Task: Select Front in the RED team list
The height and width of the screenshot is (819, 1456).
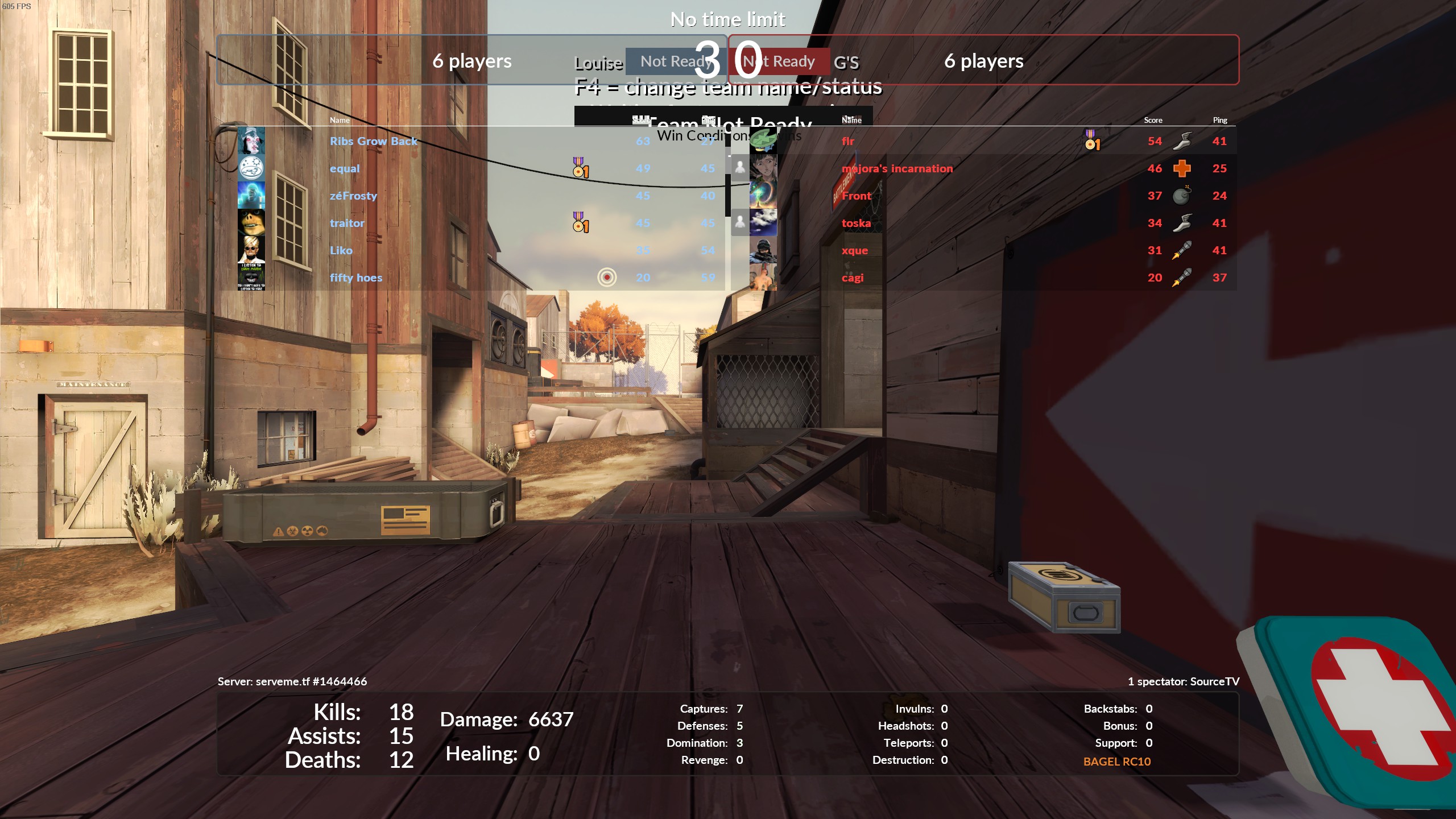Action: (857, 196)
